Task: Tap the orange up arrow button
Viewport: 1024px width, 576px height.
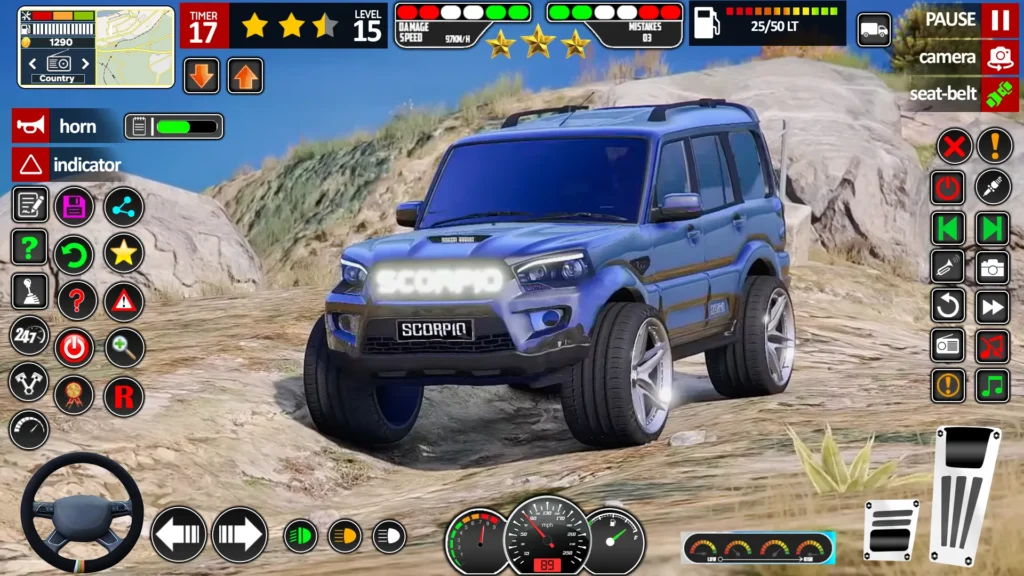Action: point(245,76)
